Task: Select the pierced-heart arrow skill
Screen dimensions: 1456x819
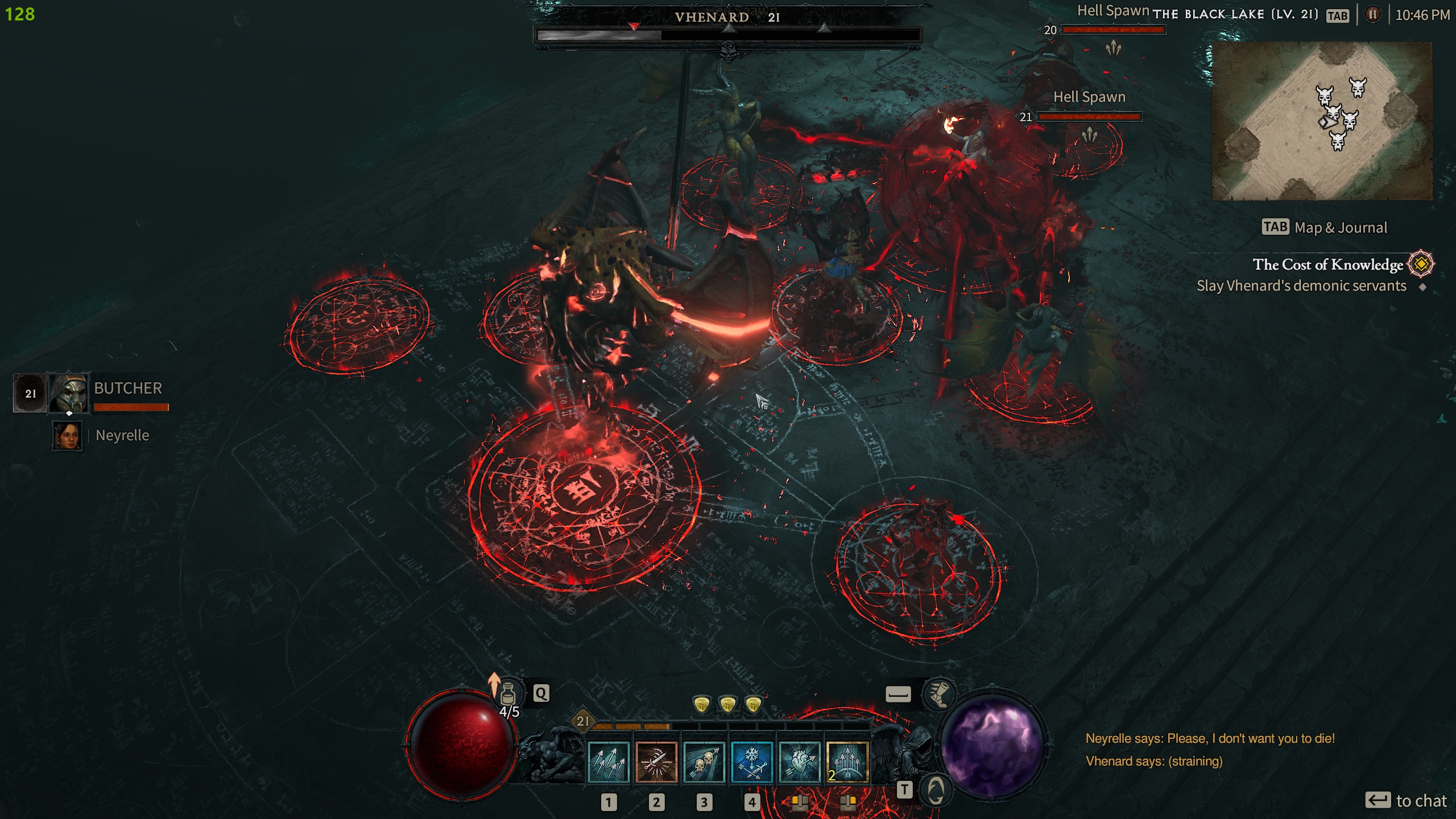Action: coord(799,763)
